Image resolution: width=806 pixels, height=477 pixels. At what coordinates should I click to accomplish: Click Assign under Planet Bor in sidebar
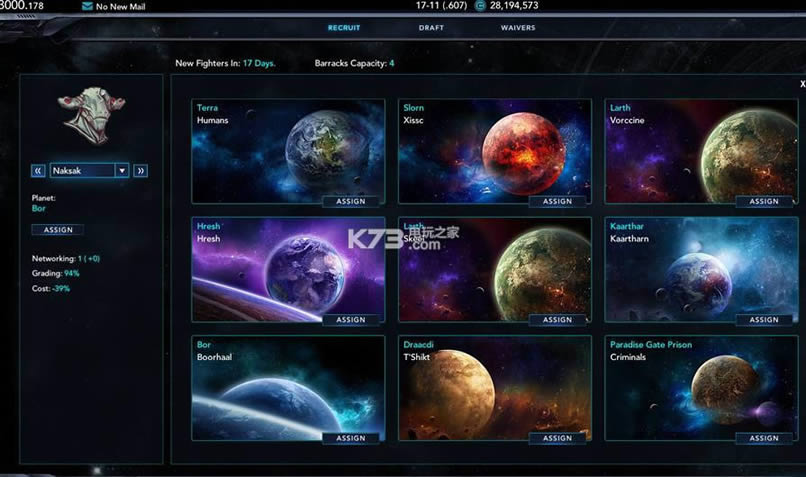pyautogui.click(x=58, y=230)
